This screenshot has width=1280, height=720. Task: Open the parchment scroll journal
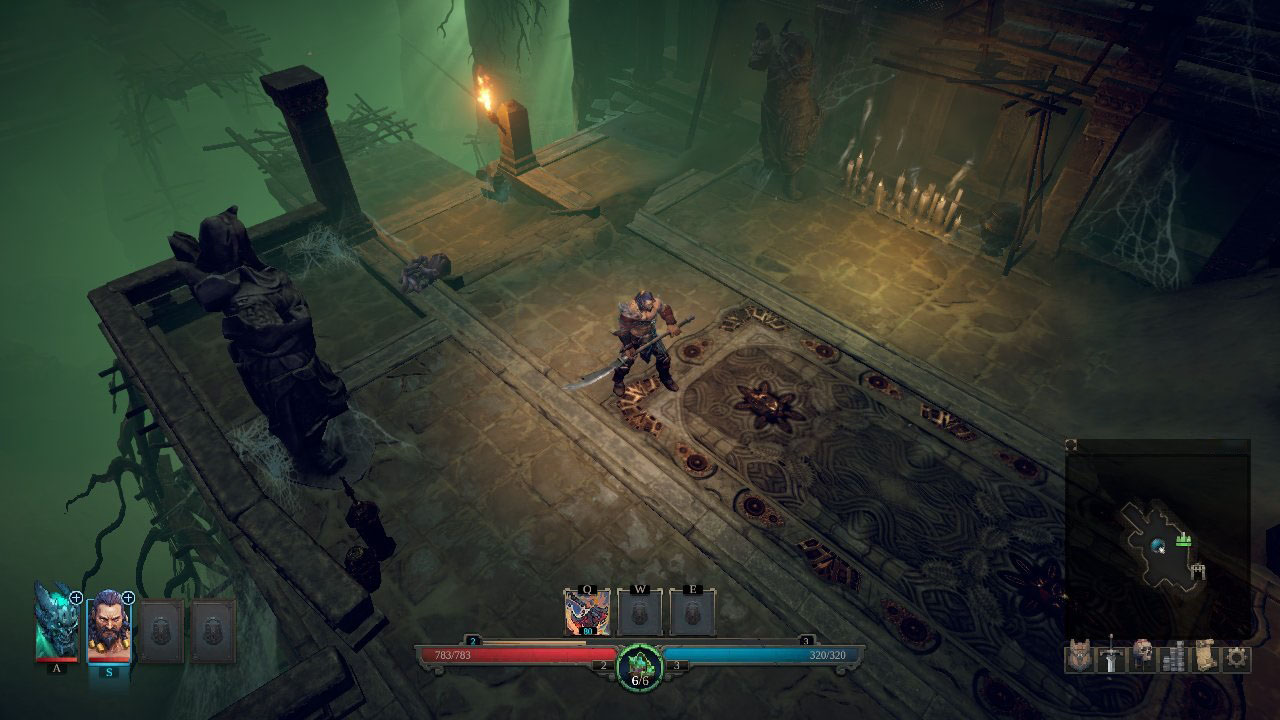pos(1205,657)
